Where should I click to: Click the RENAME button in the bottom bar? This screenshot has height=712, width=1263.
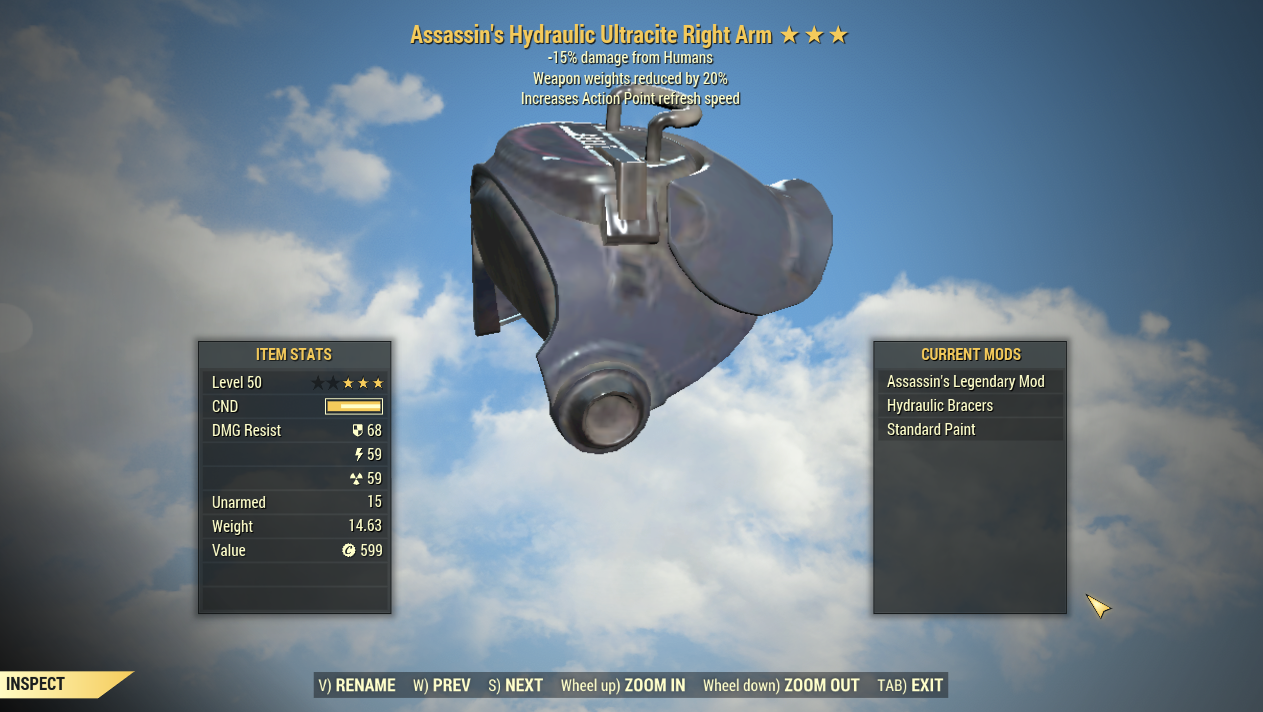click(357, 685)
